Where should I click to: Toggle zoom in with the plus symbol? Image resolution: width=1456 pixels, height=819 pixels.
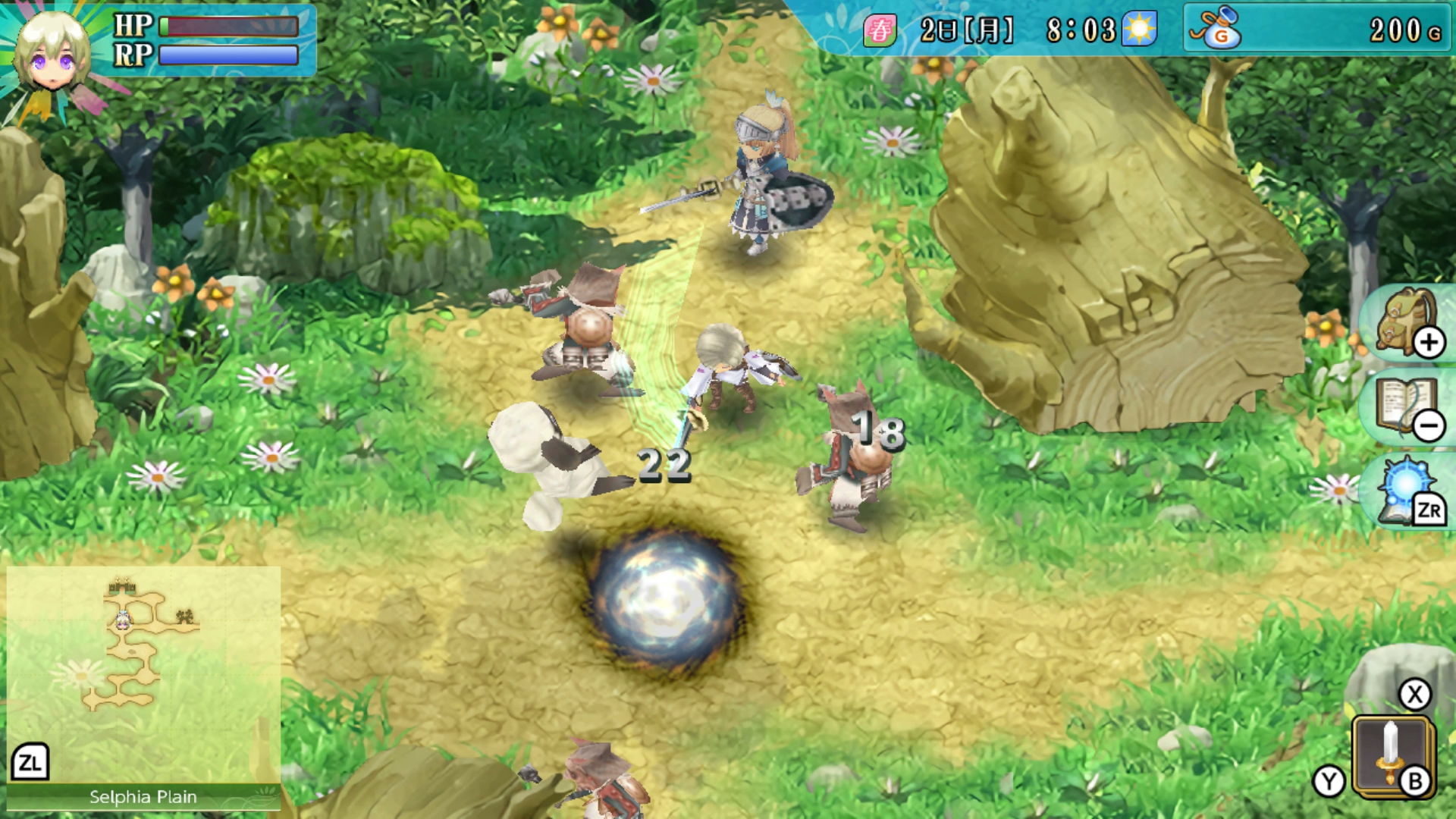point(1431,341)
